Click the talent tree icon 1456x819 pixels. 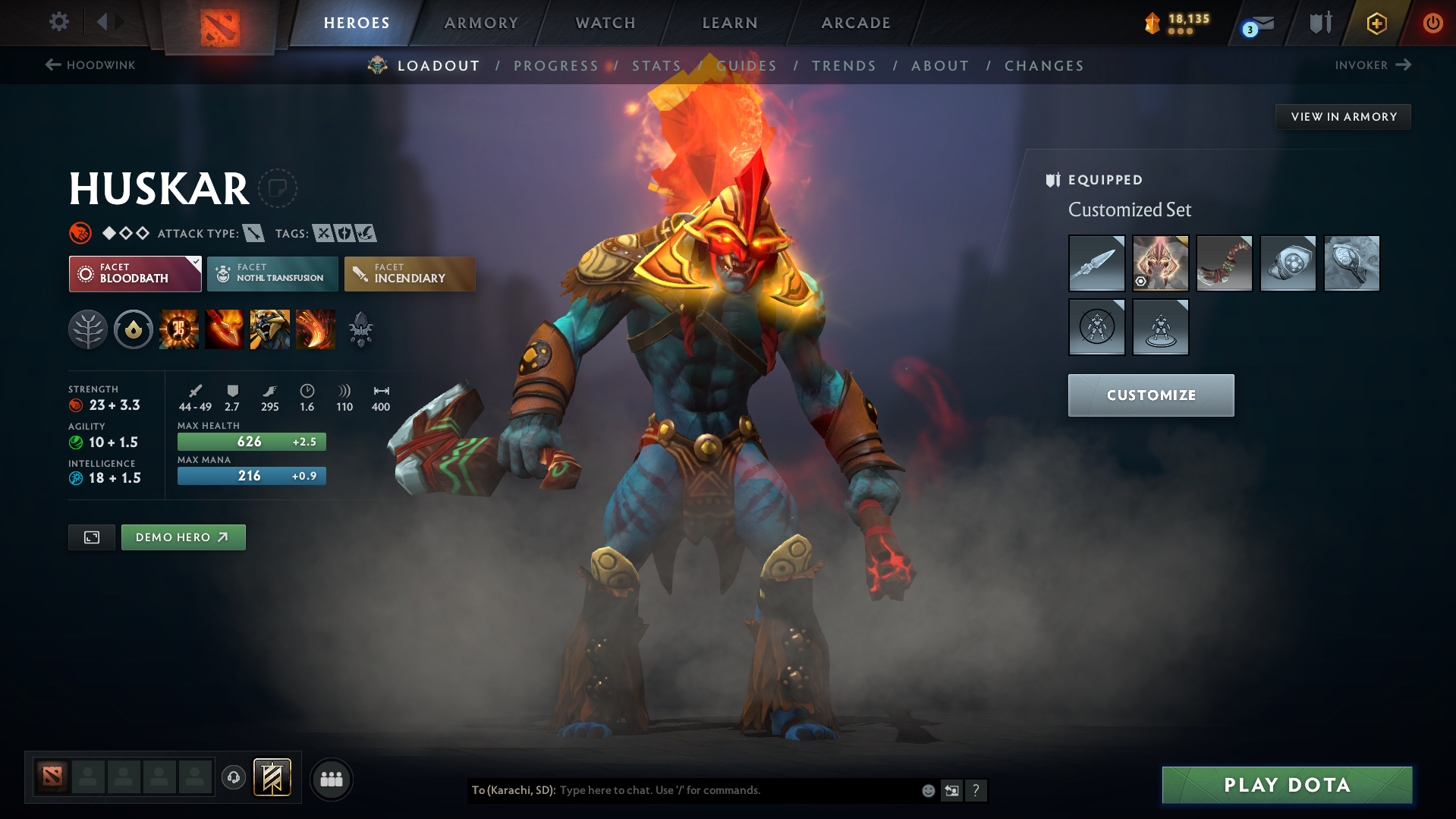88,329
